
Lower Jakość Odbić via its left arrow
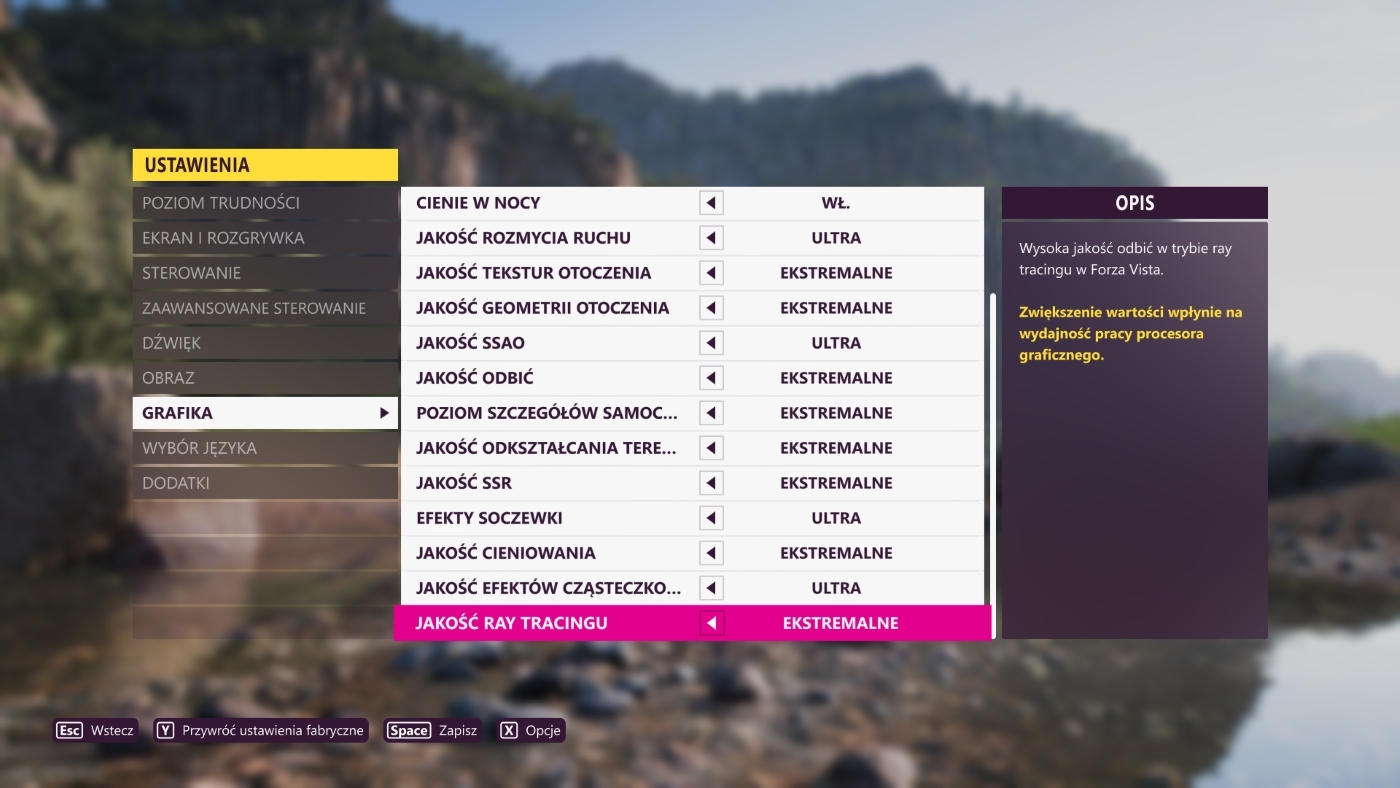coord(711,378)
